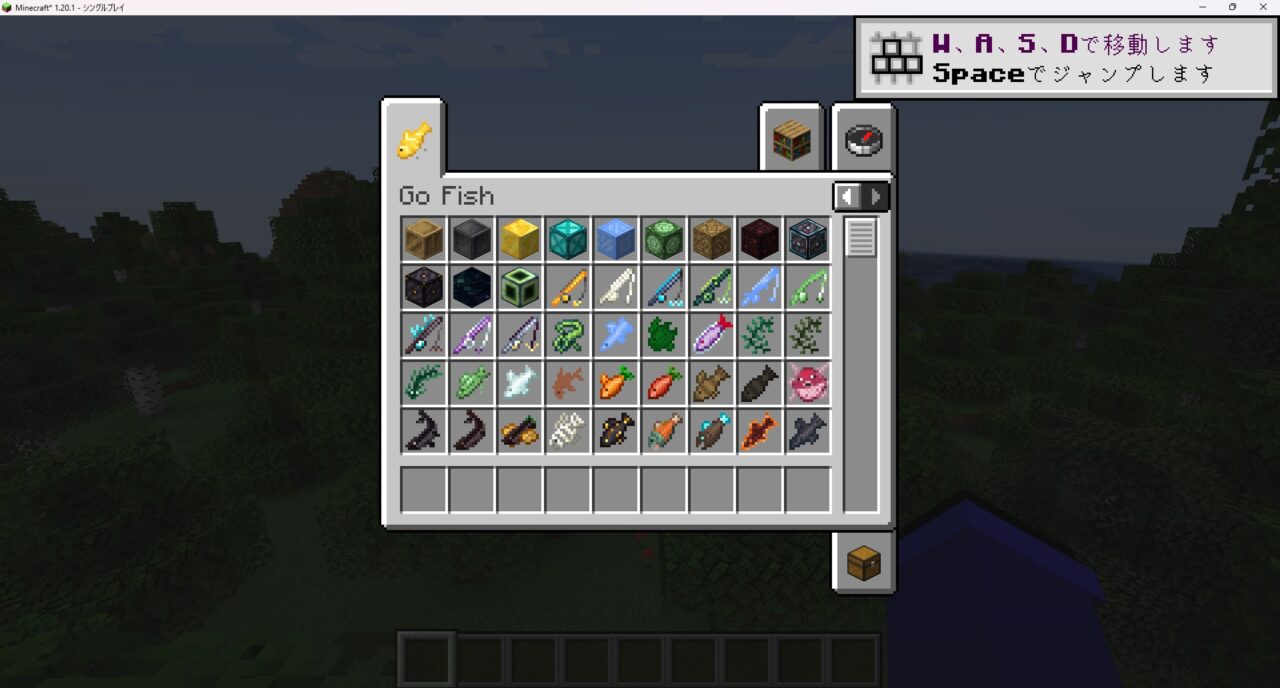Screen dimensions: 1280x688
Task: Choose the light blue ice fish
Action: 616,335
